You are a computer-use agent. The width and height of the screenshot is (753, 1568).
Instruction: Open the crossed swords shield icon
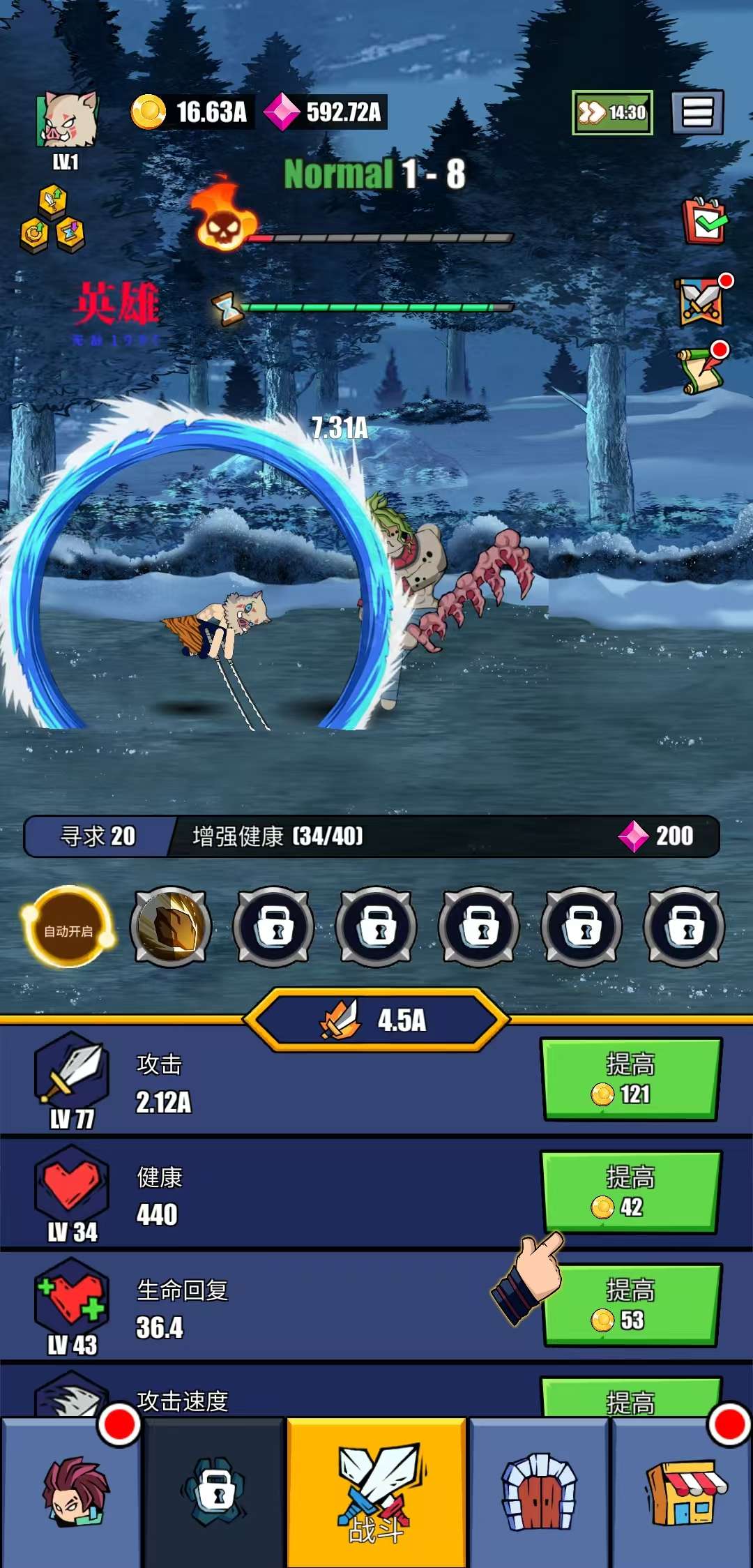pos(701,301)
